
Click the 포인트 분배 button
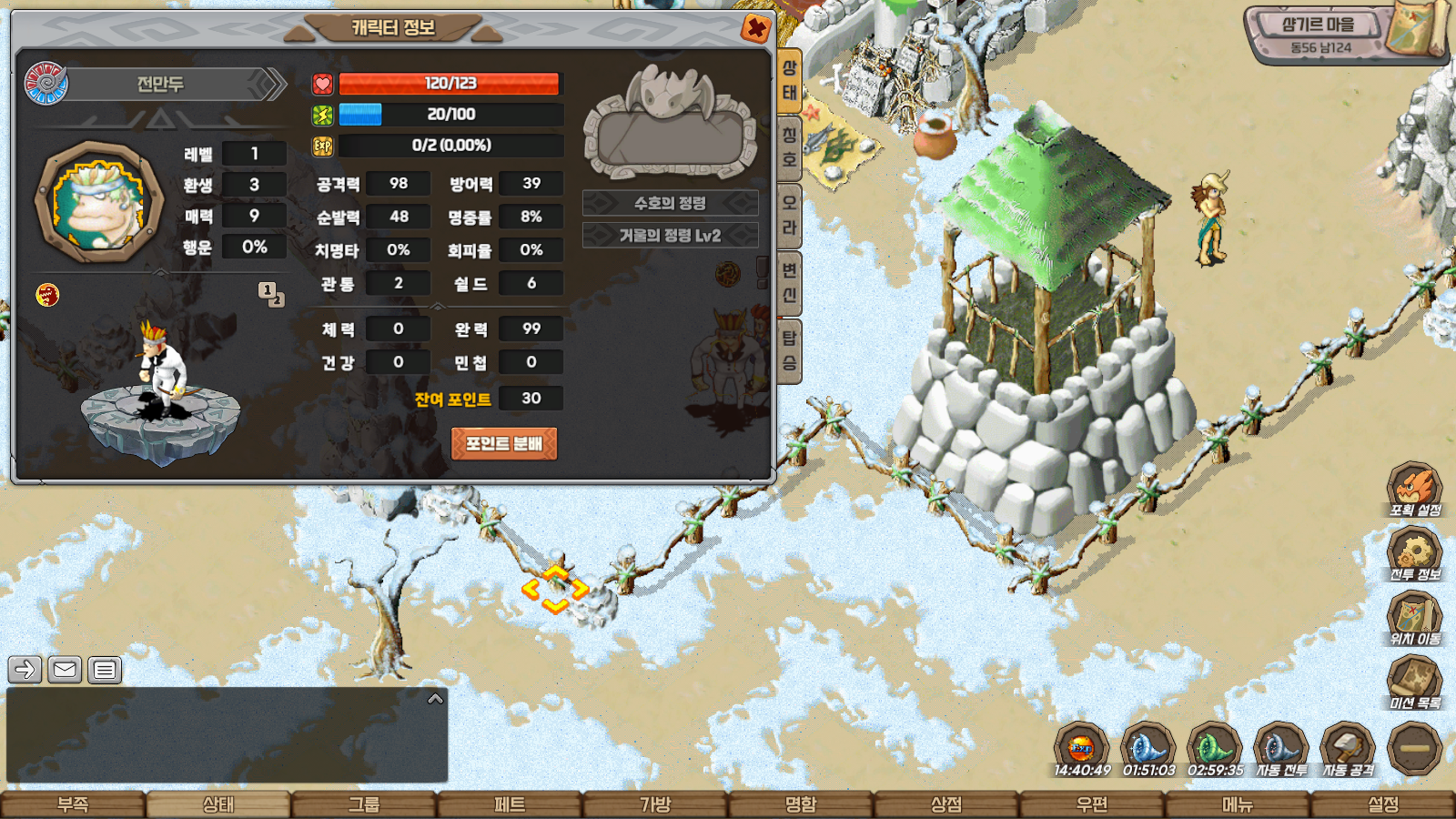click(504, 444)
